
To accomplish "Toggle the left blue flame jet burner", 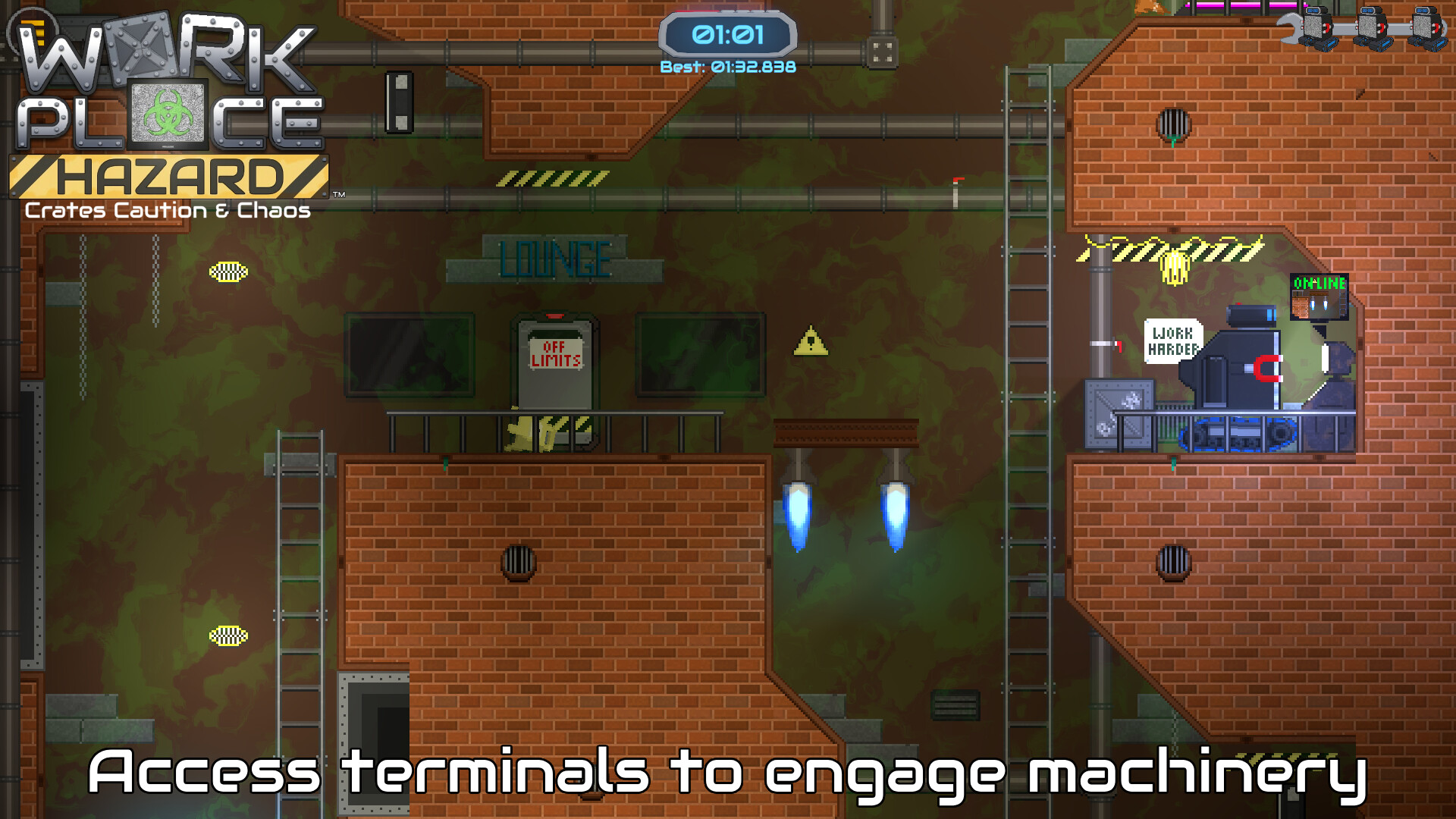I will [799, 504].
